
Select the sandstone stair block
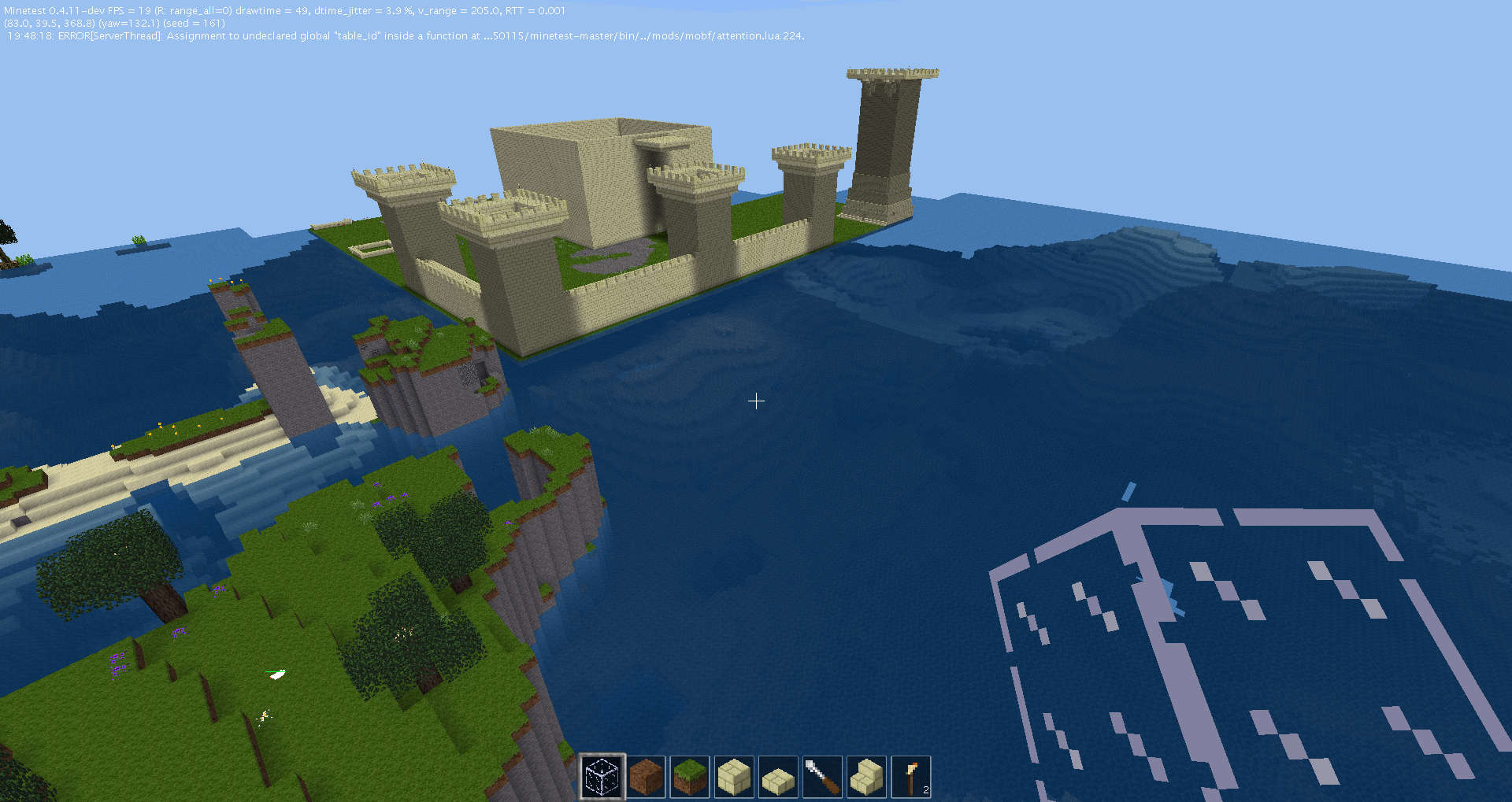point(866,776)
